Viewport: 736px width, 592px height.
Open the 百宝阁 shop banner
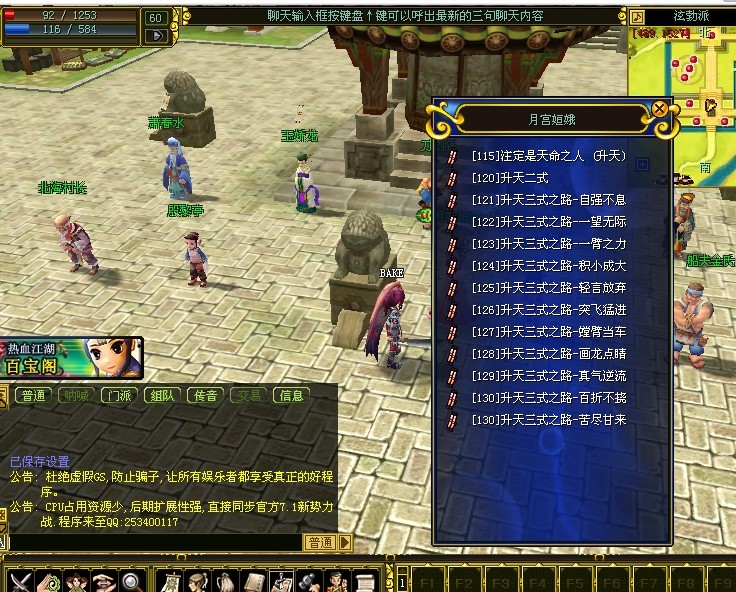(x=70, y=358)
